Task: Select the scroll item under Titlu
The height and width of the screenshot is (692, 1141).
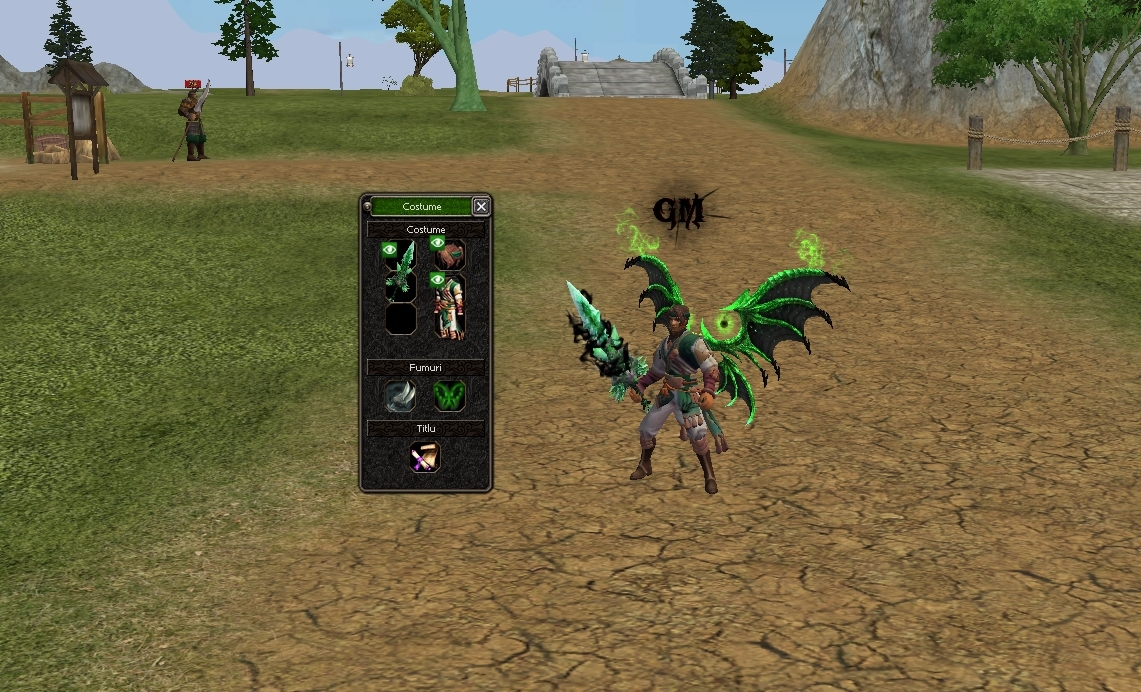Action: 425,458
